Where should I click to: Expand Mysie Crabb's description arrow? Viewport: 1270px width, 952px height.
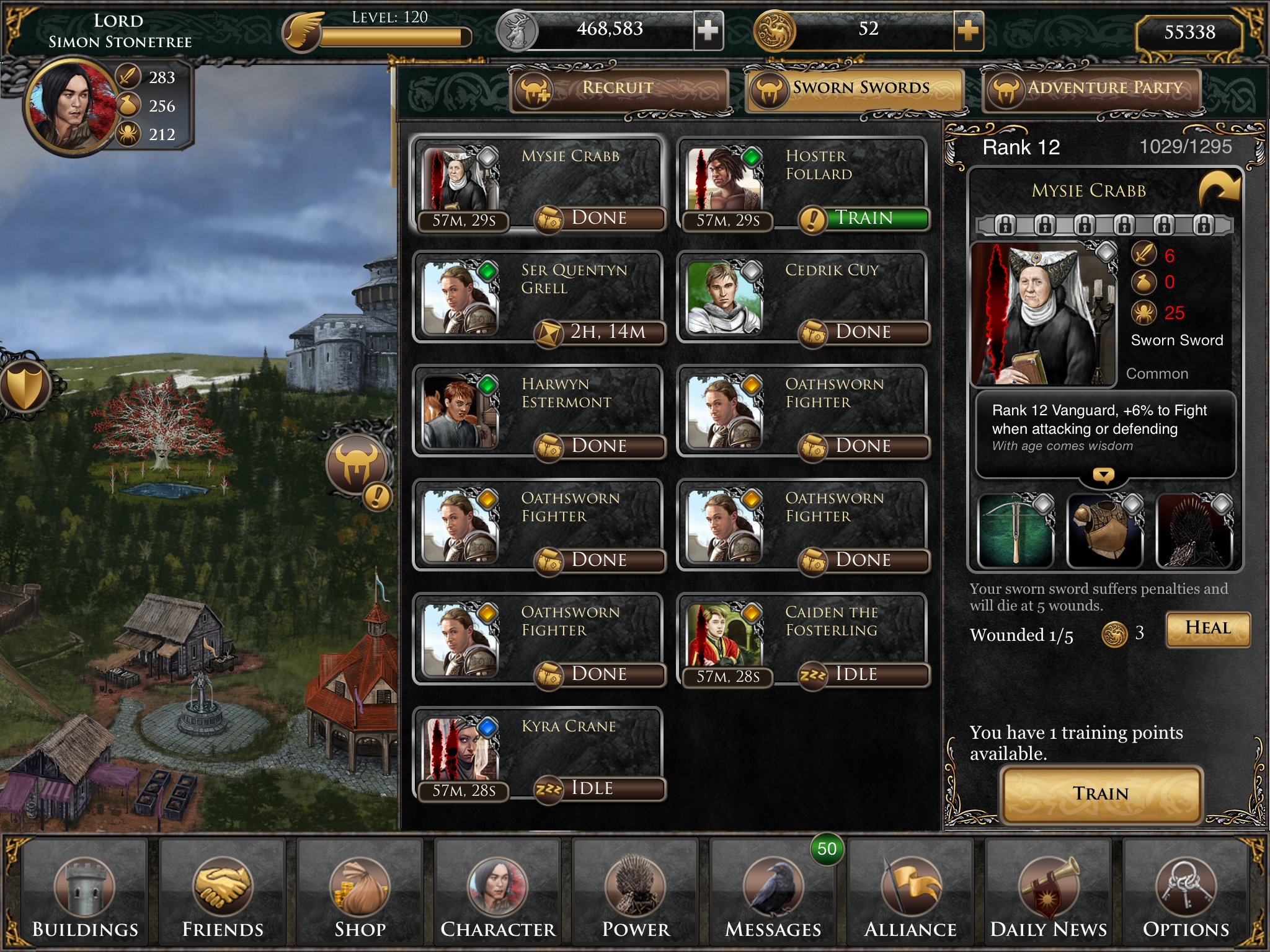[x=1103, y=476]
